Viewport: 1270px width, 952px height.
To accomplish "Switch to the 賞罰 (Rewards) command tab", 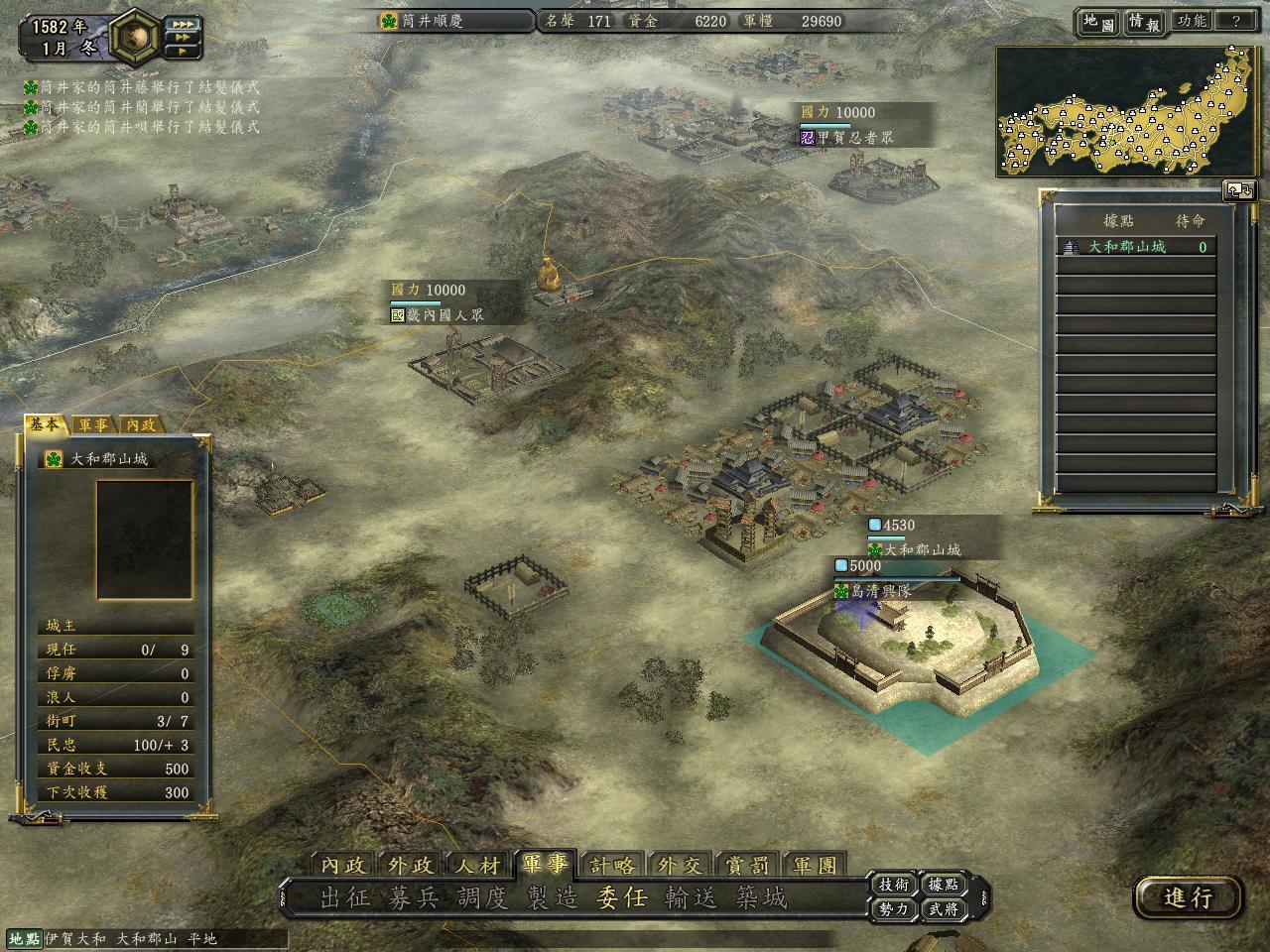I will click(x=747, y=865).
